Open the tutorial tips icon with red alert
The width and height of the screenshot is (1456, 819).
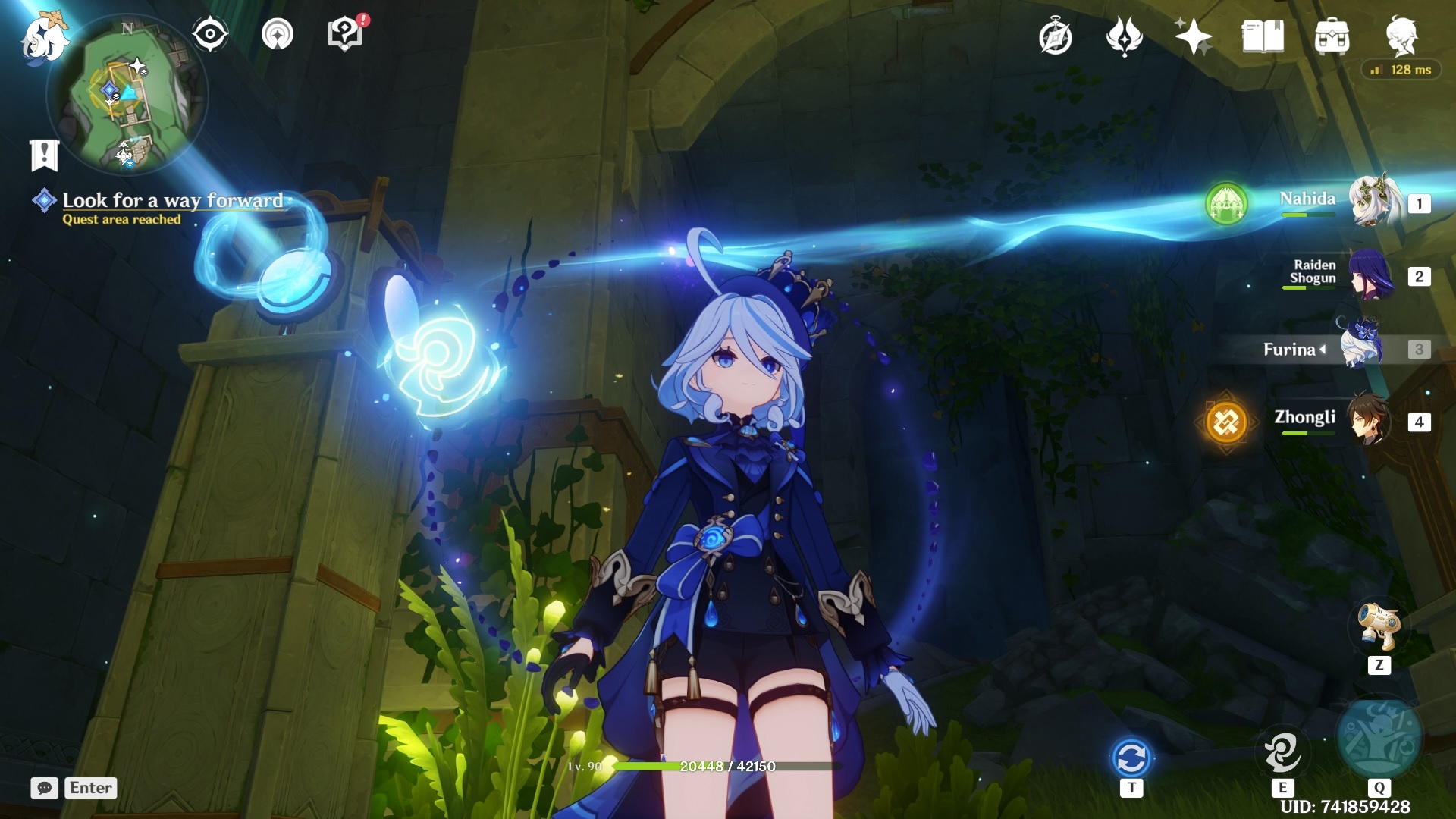[x=345, y=34]
